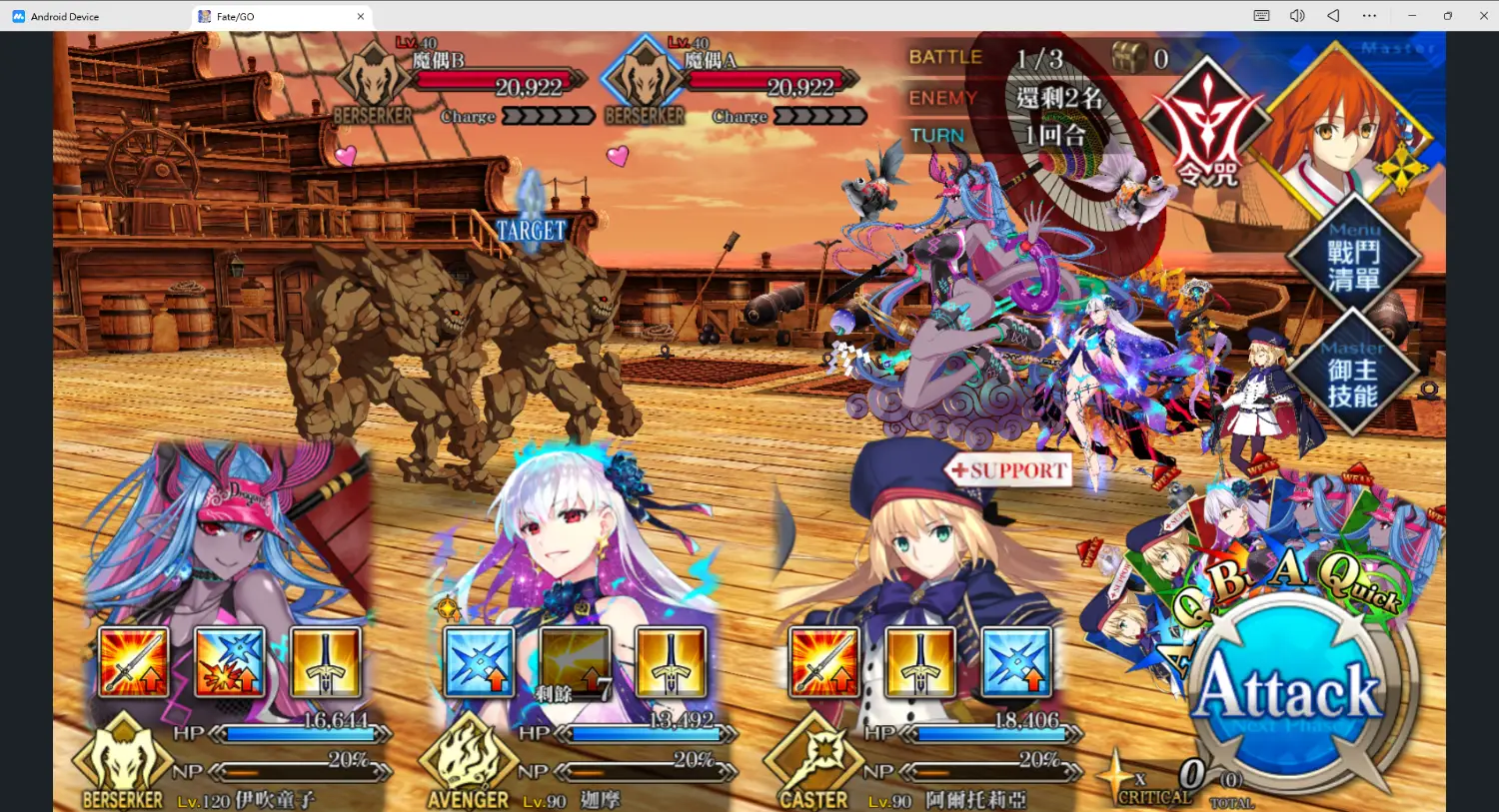
Task: Activate 迦摩's third golden sword skill
Action: pyautogui.click(x=672, y=662)
